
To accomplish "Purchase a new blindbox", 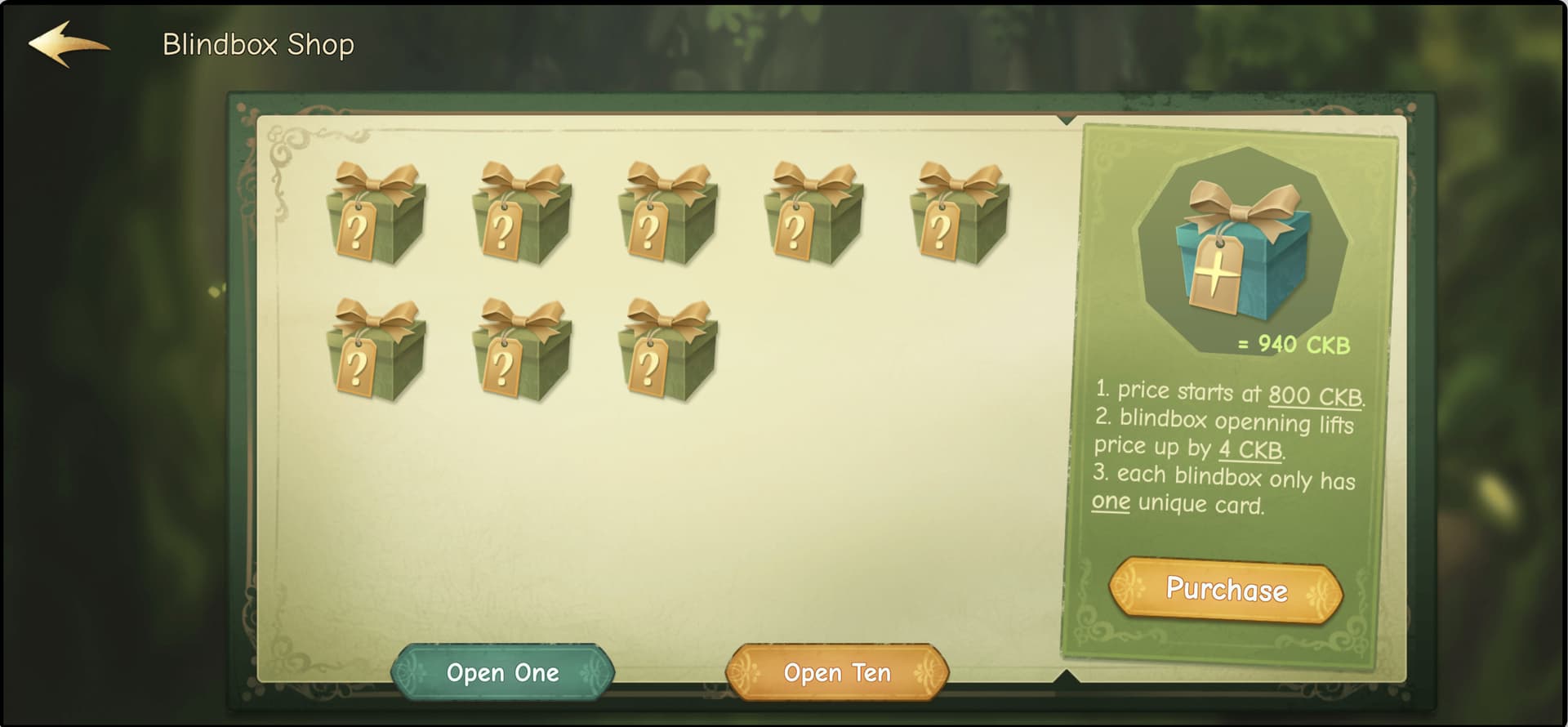I will tap(1225, 589).
